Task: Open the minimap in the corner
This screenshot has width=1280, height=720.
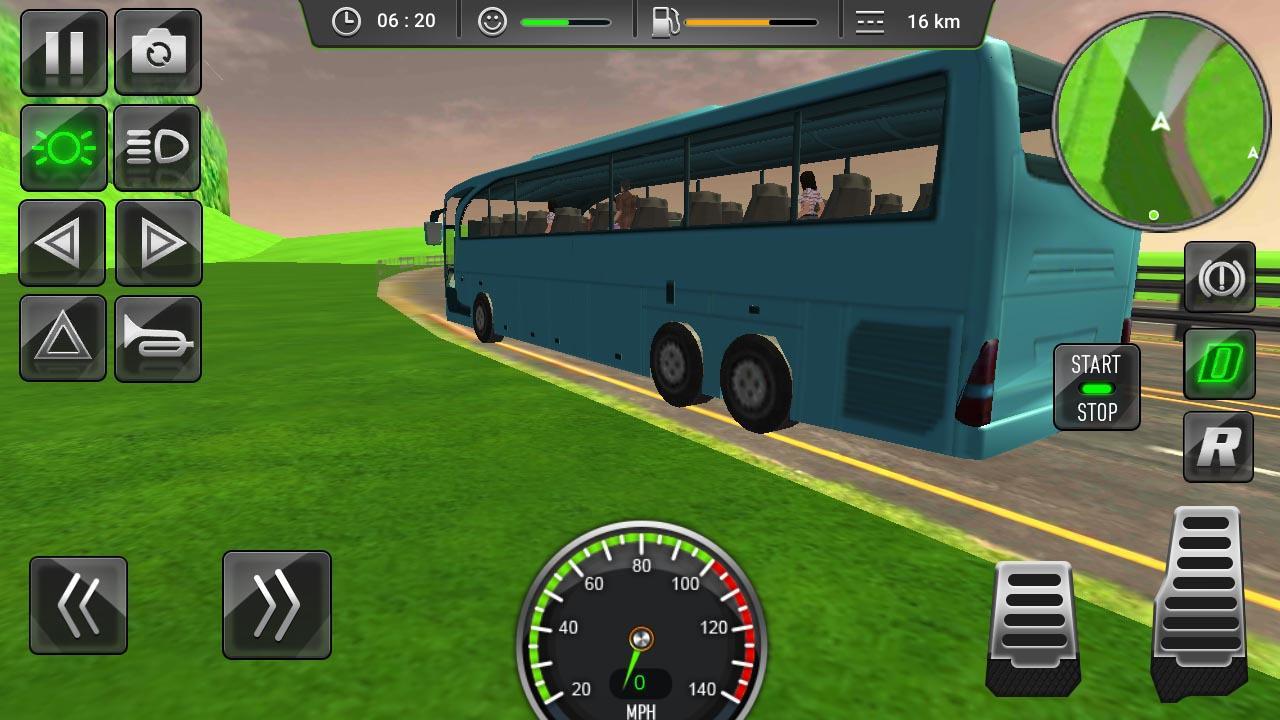Action: point(1162,125)
